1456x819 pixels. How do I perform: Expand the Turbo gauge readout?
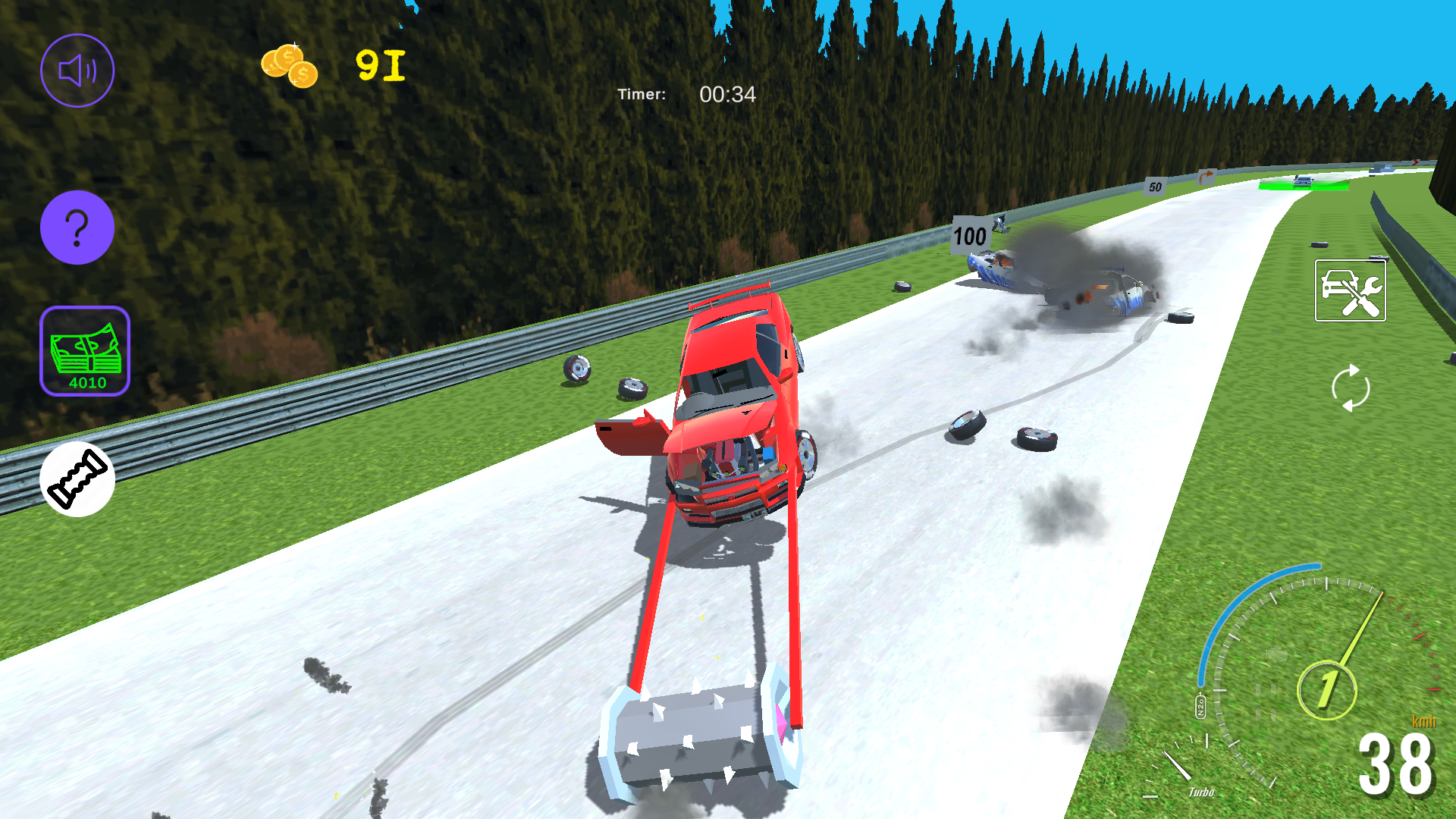point(1200,792)
